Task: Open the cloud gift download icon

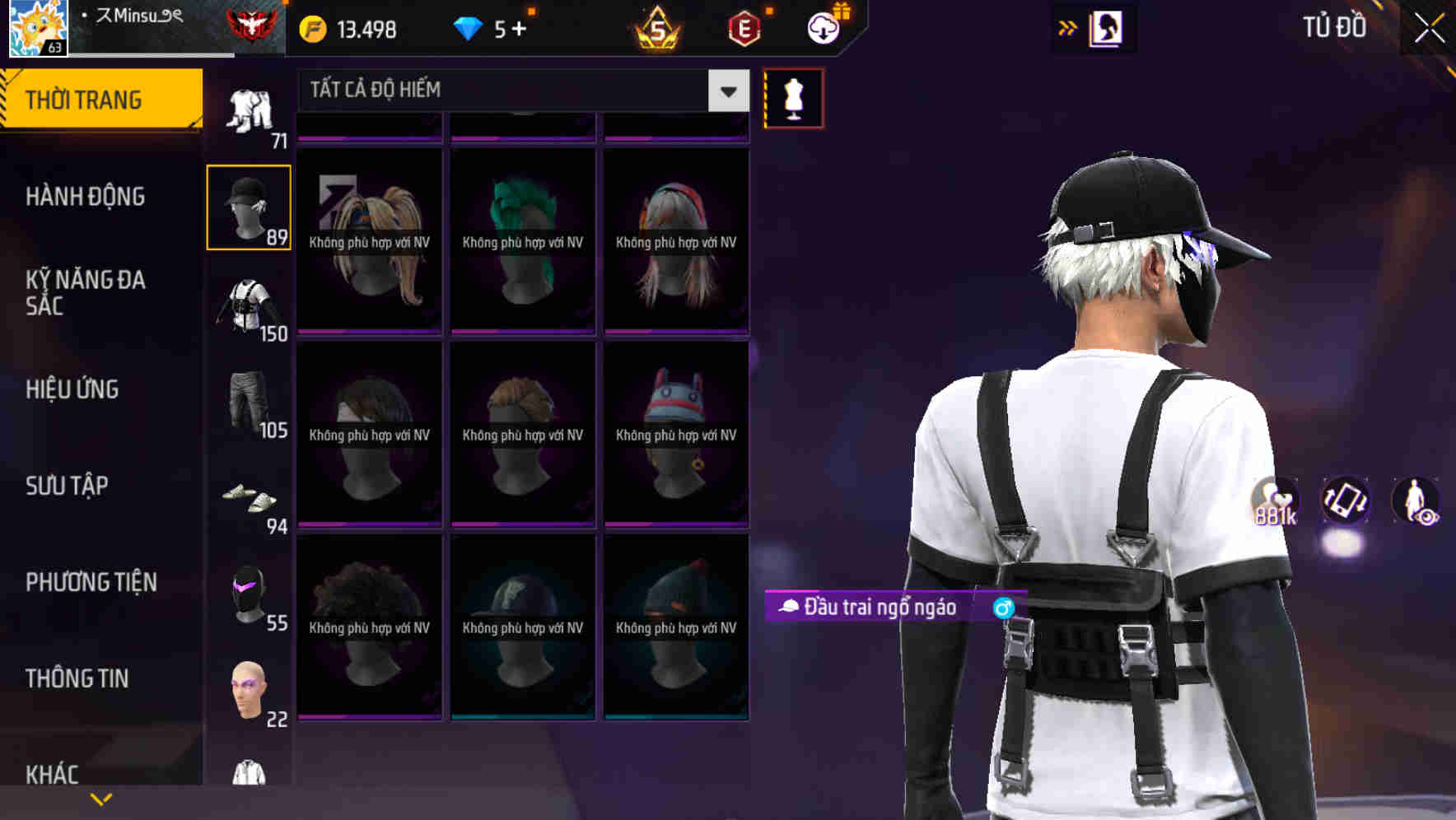Action: pyautogui.click(x=823, y=27)
